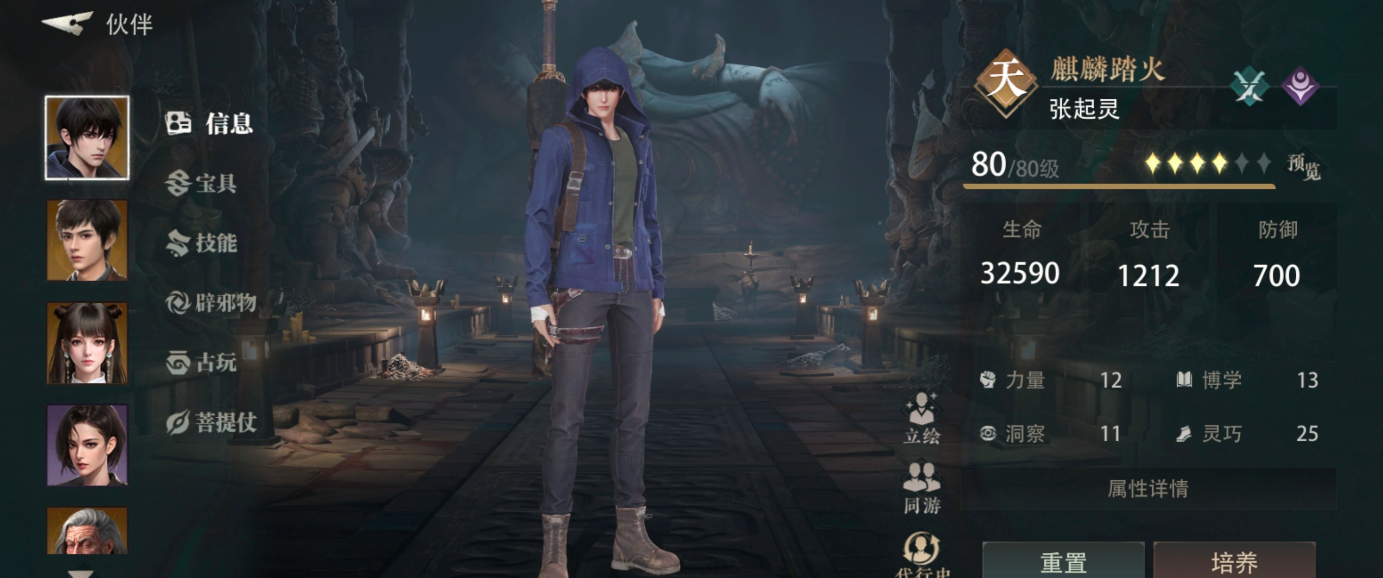Switch to the 信息 tab
Screen dimensions: 1383x578
[210, 123]
